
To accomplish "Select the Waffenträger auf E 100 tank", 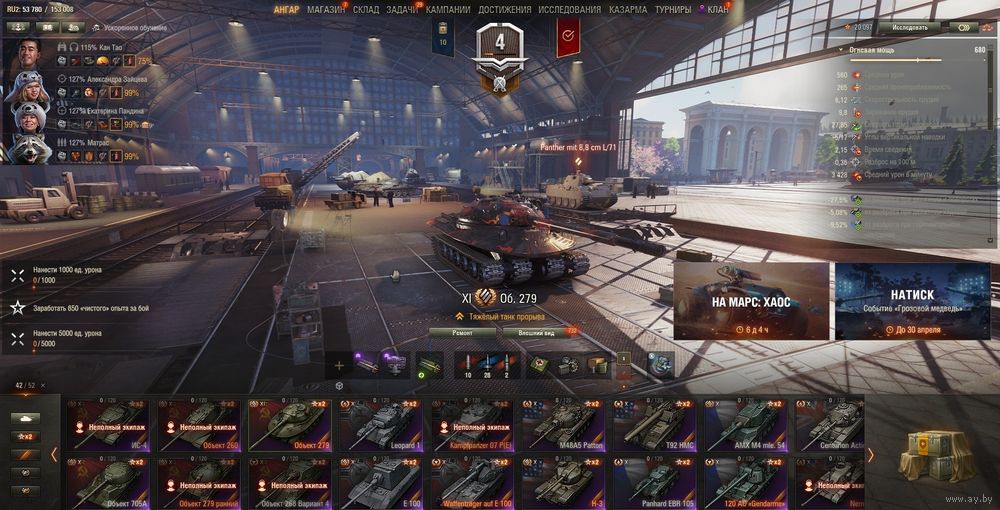I will pos(471,481).
